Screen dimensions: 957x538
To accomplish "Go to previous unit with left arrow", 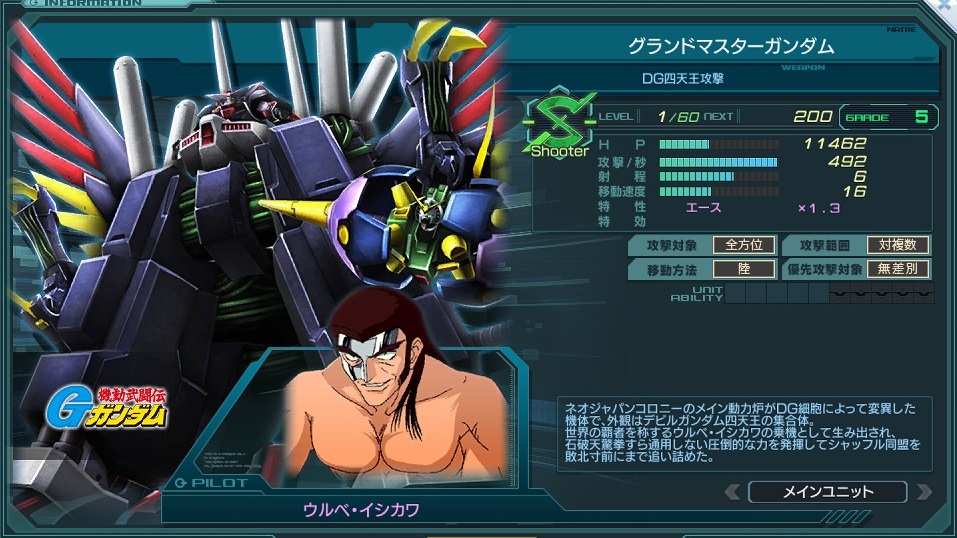I will 733,491.
